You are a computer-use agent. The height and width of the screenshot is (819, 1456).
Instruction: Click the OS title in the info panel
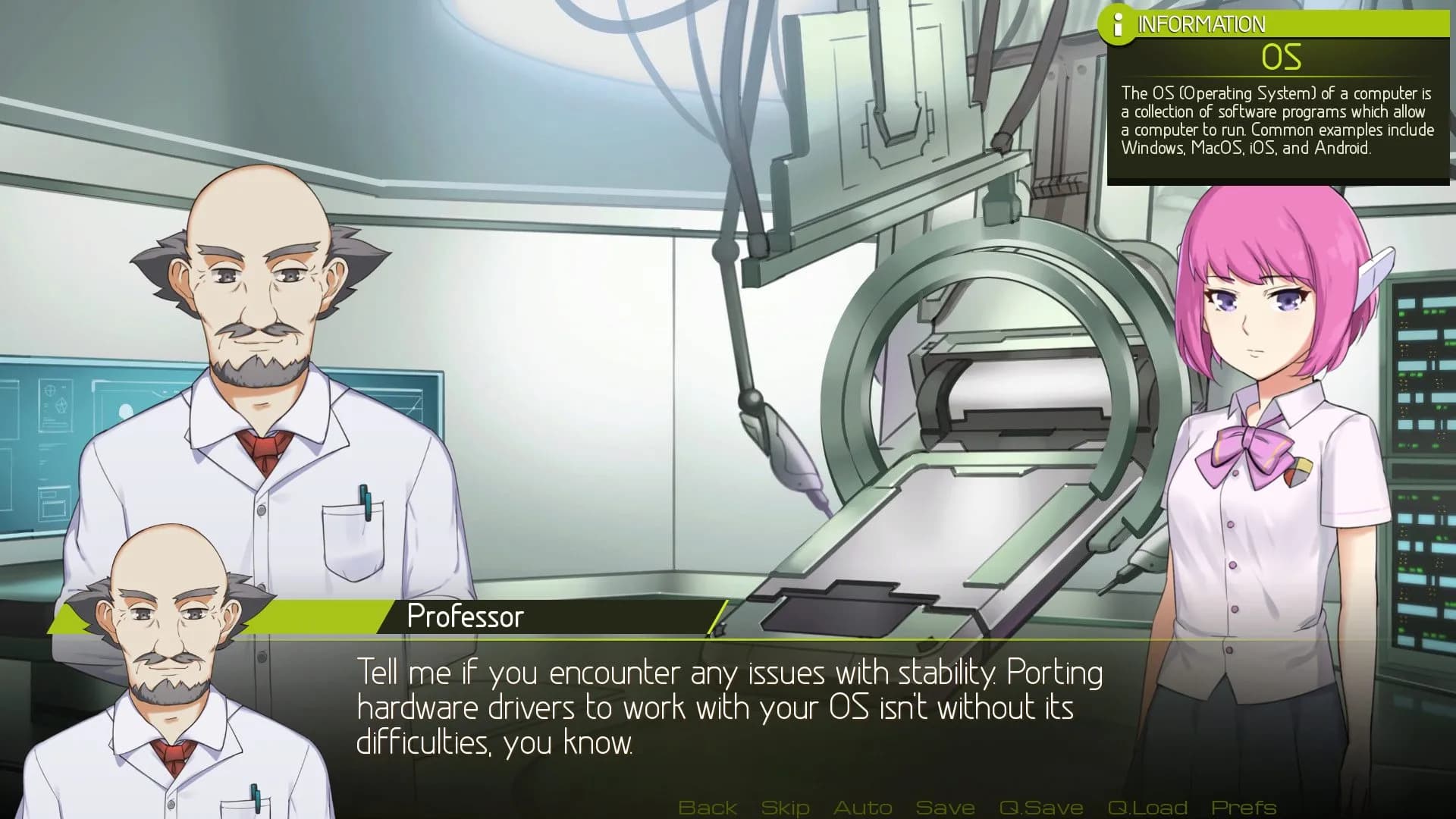tap(1283, 55)
